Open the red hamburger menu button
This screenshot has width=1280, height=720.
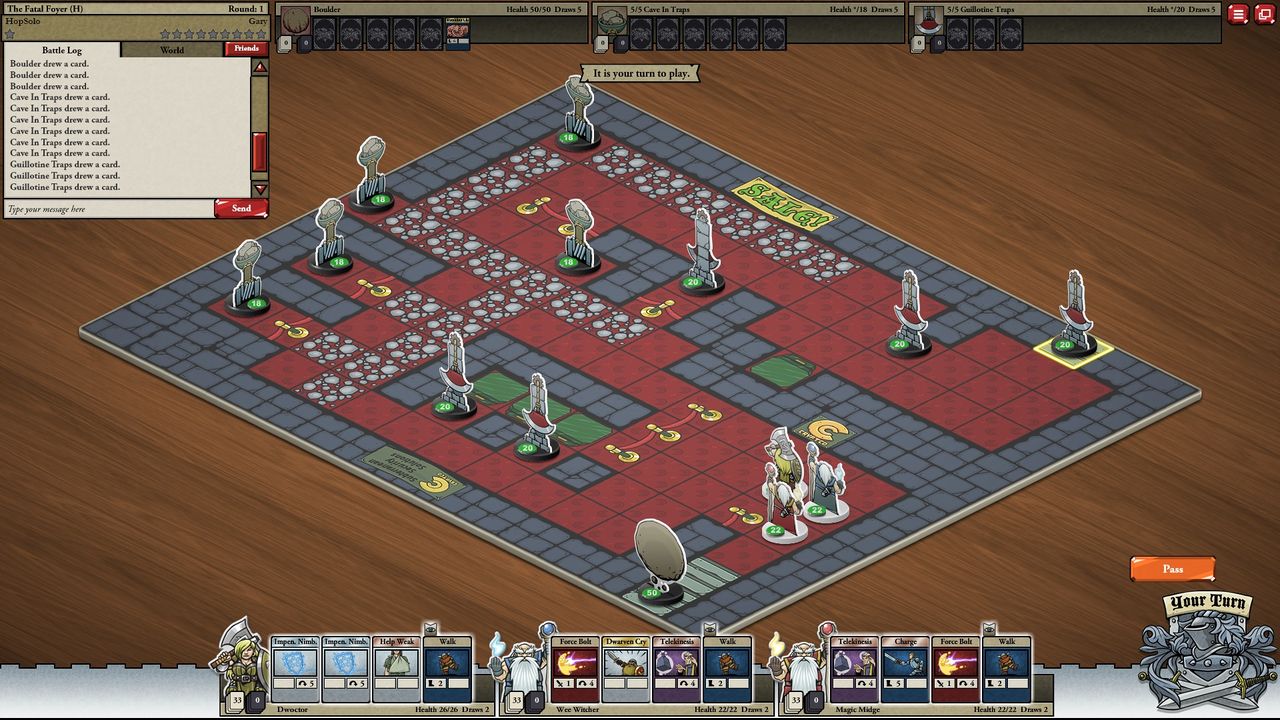tap(1238, 14)
